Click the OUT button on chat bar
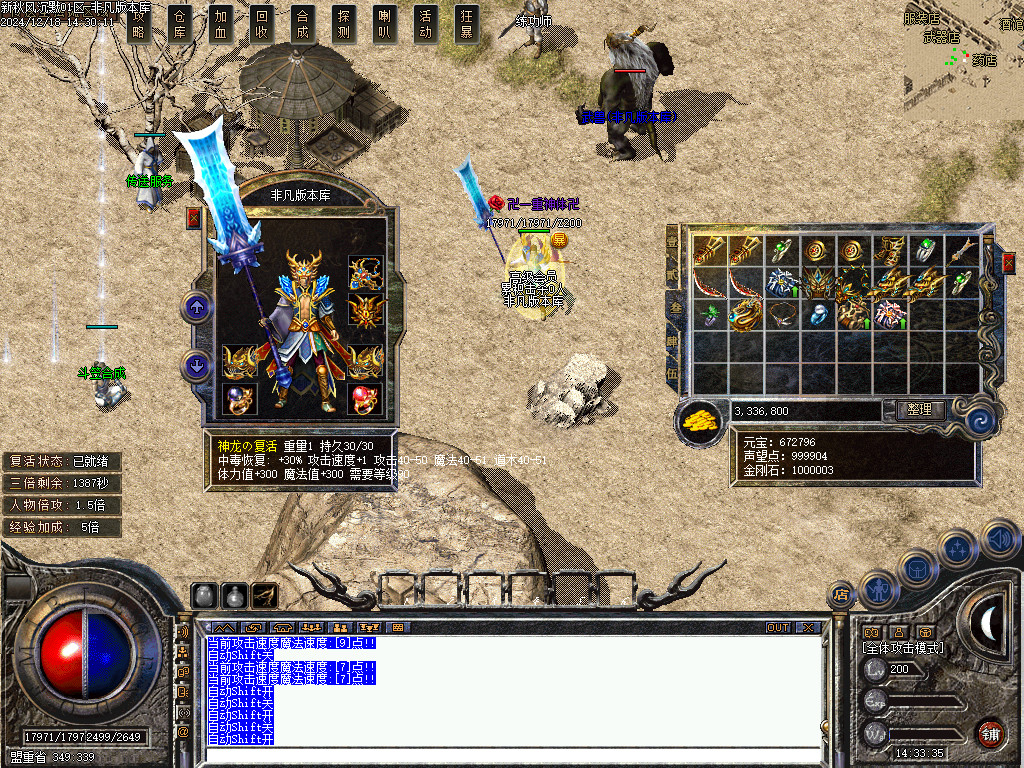The width and height of the screenshot is (1024, 768). click(x=778, y=628)
